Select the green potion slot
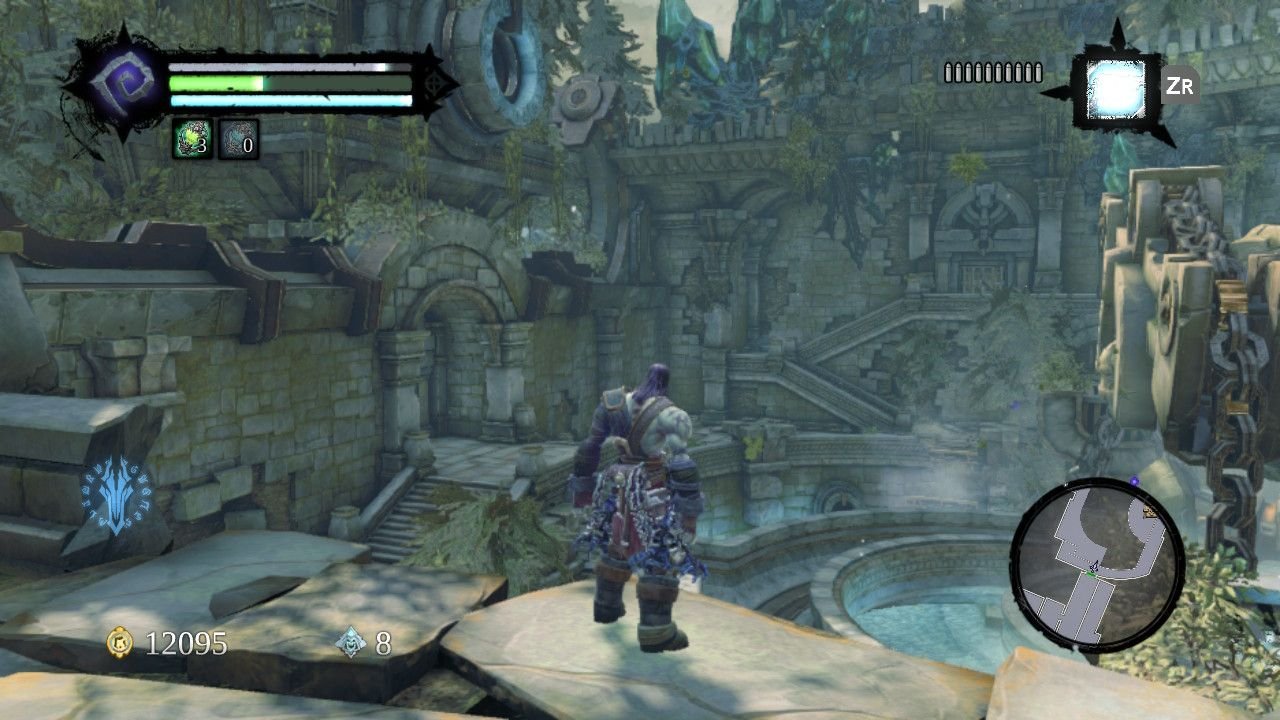 click(191, 139)
